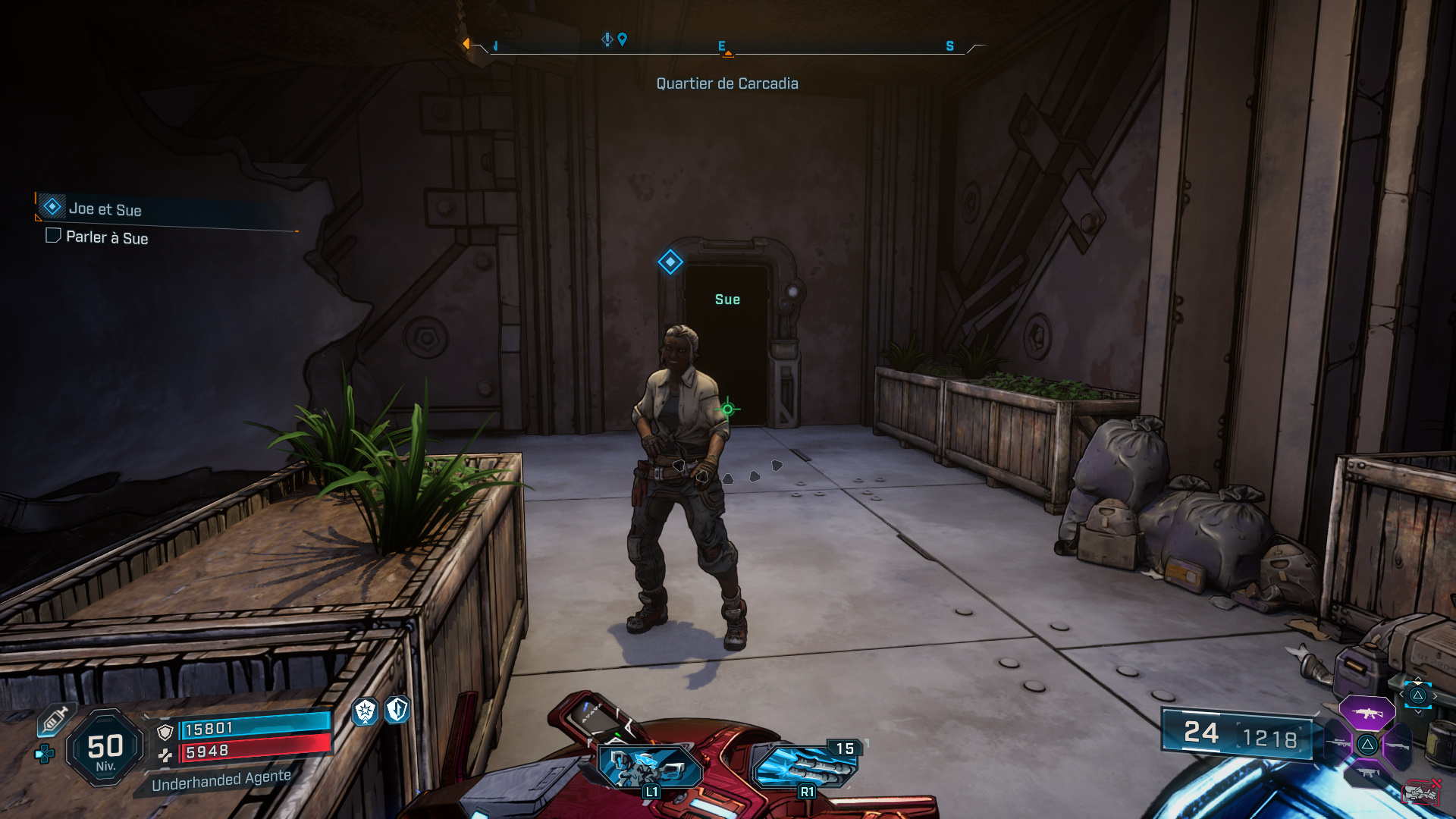Click the health syringe icon
This screenshot has height=819, width=1456.
[55, 719]
